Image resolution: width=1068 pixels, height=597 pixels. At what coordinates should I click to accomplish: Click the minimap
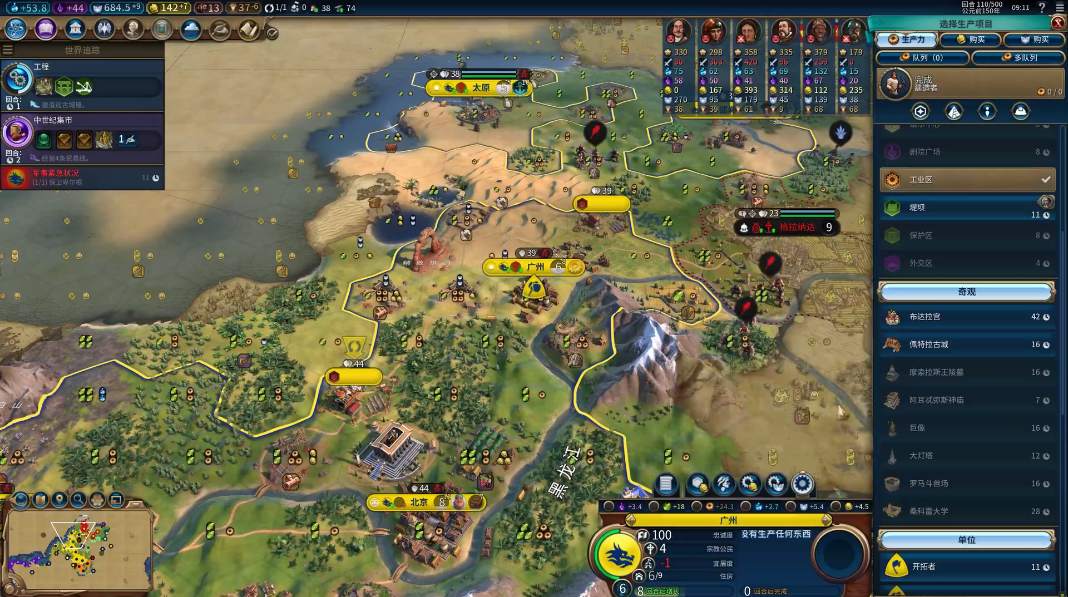[78, 547]
